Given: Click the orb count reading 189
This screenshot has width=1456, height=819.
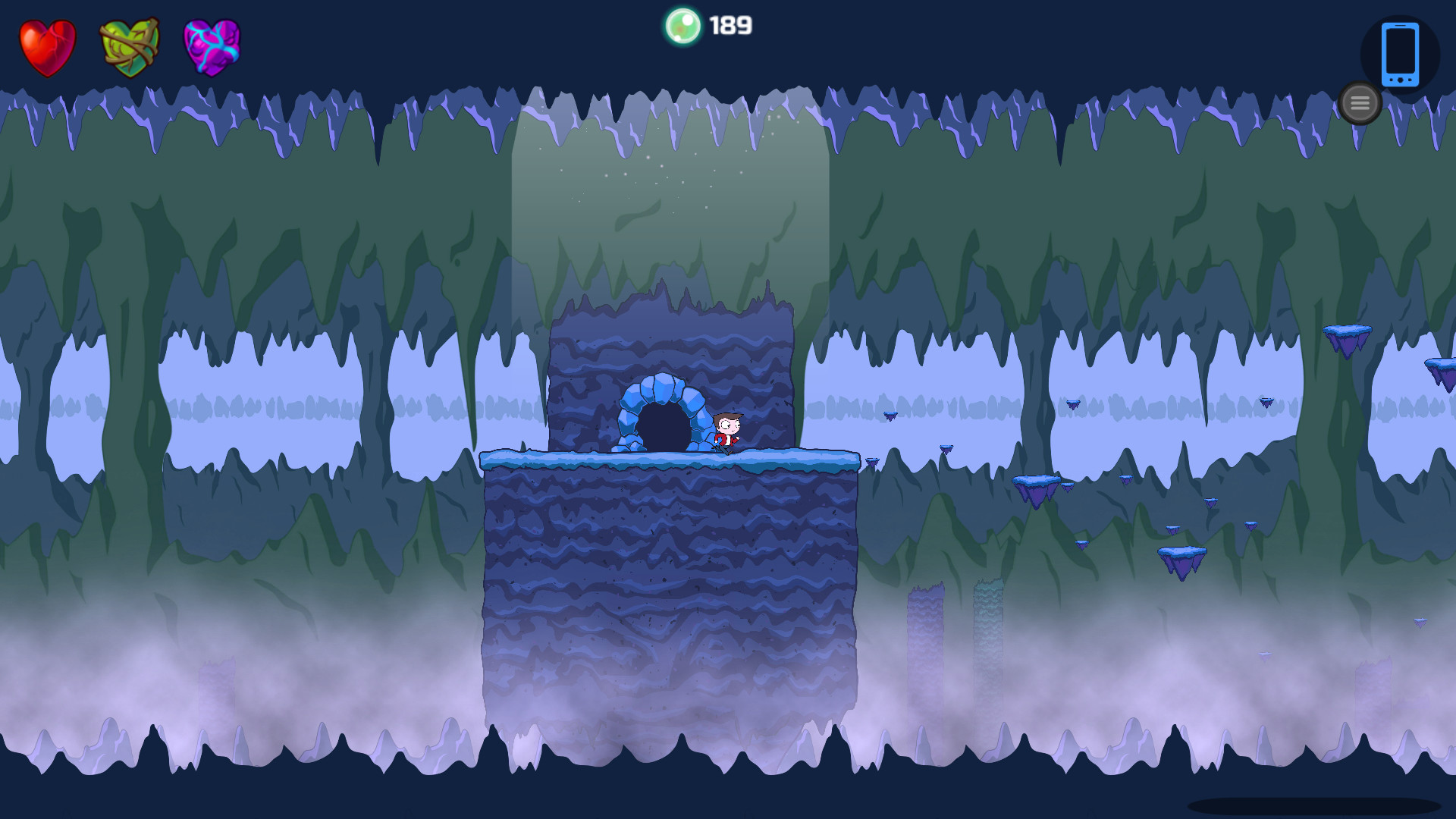Looking at the screenshot, I should pos(729,25).
